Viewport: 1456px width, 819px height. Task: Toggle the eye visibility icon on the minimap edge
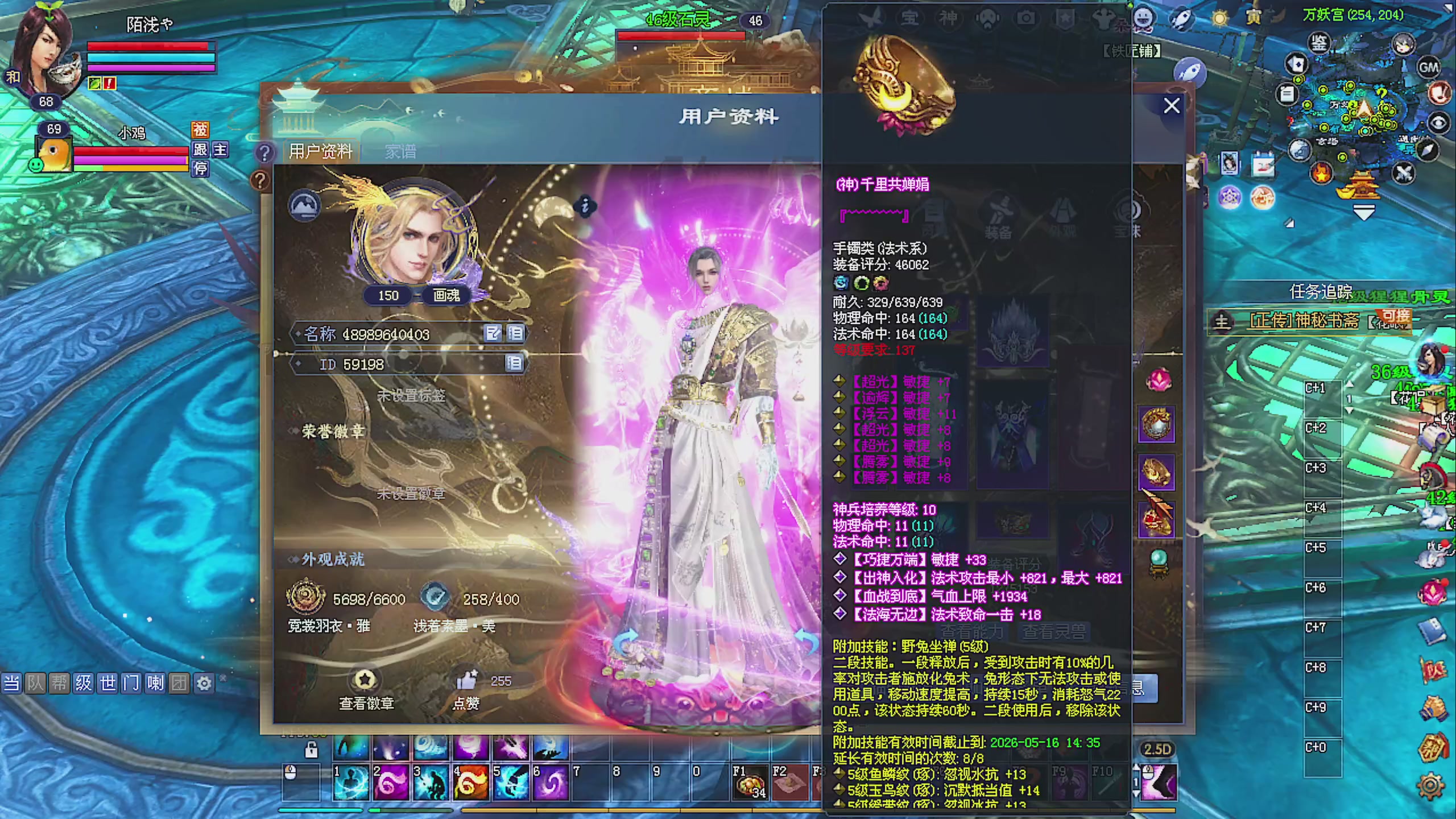(x=1438, y=122)
